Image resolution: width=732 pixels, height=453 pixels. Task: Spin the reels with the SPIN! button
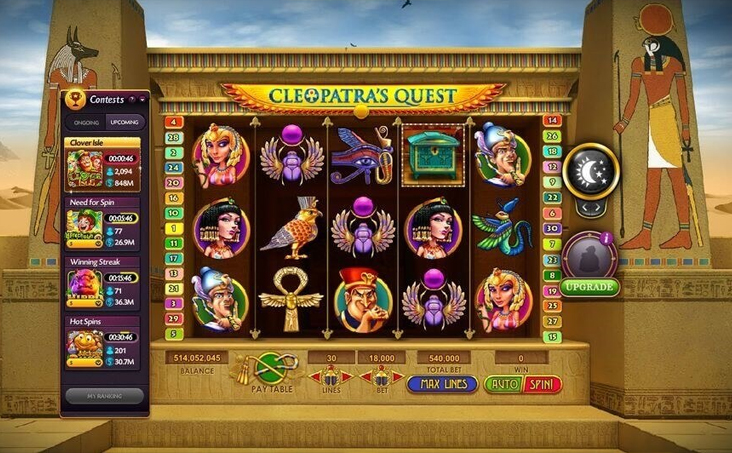(x=544, y=384)
